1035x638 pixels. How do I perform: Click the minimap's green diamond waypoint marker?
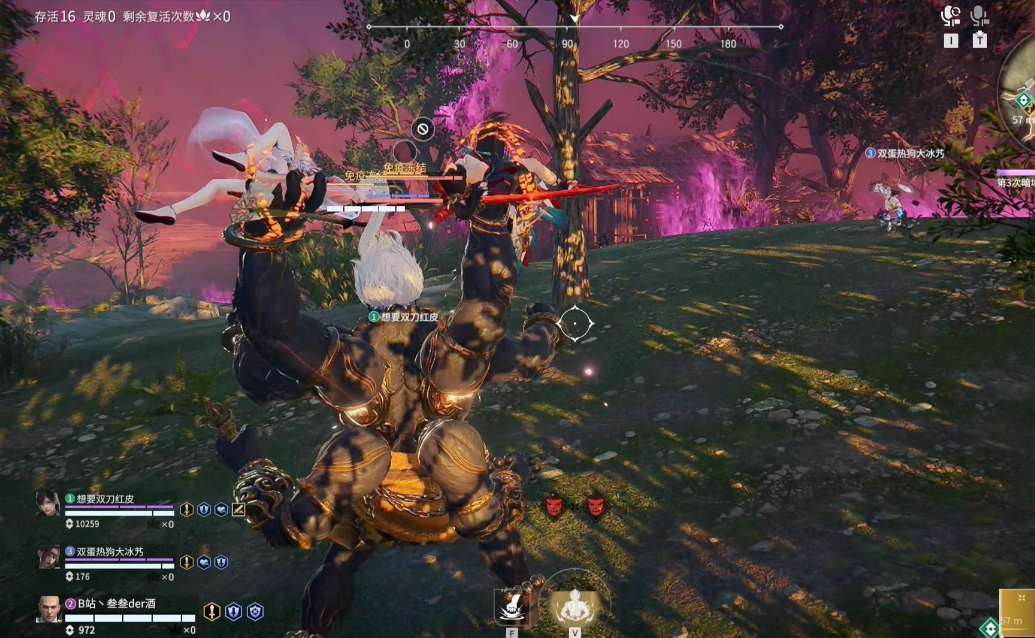1022,100
